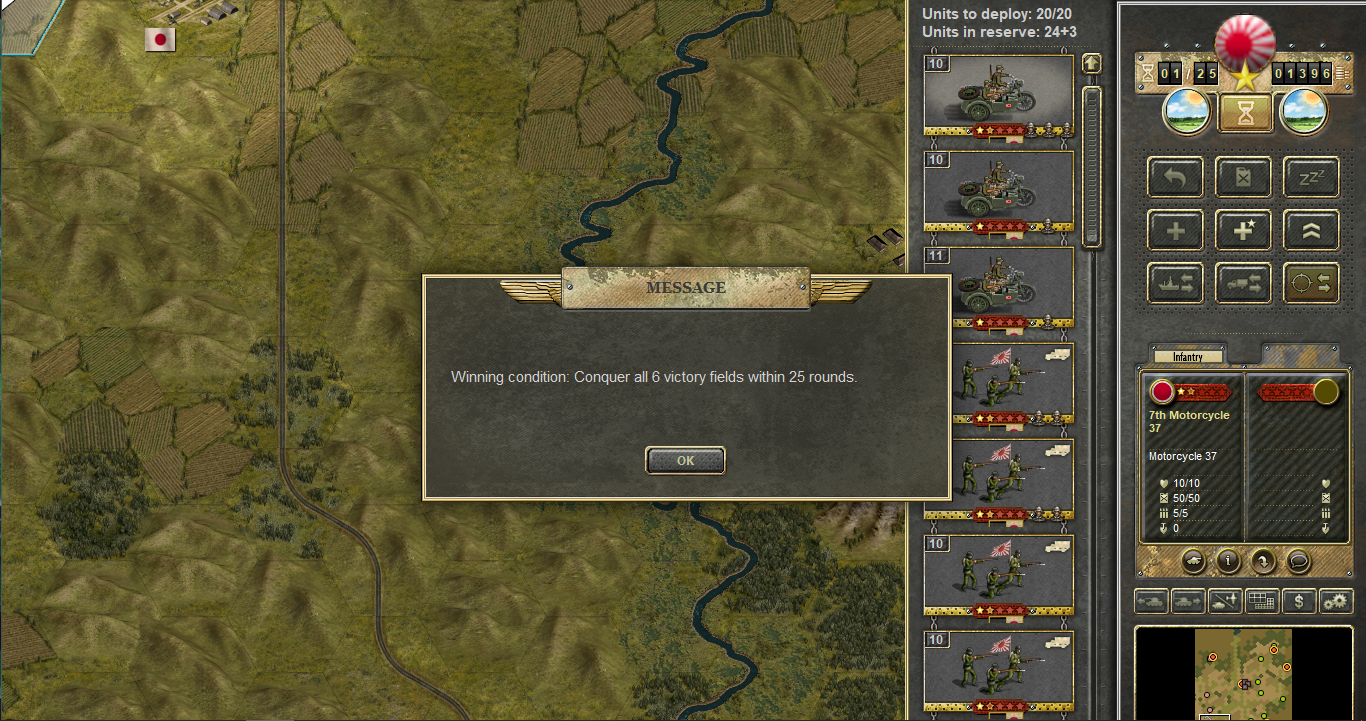Click the plus reinforcement button
The width and height of the screenshot is (1366, 721).
coord(1176,231)
